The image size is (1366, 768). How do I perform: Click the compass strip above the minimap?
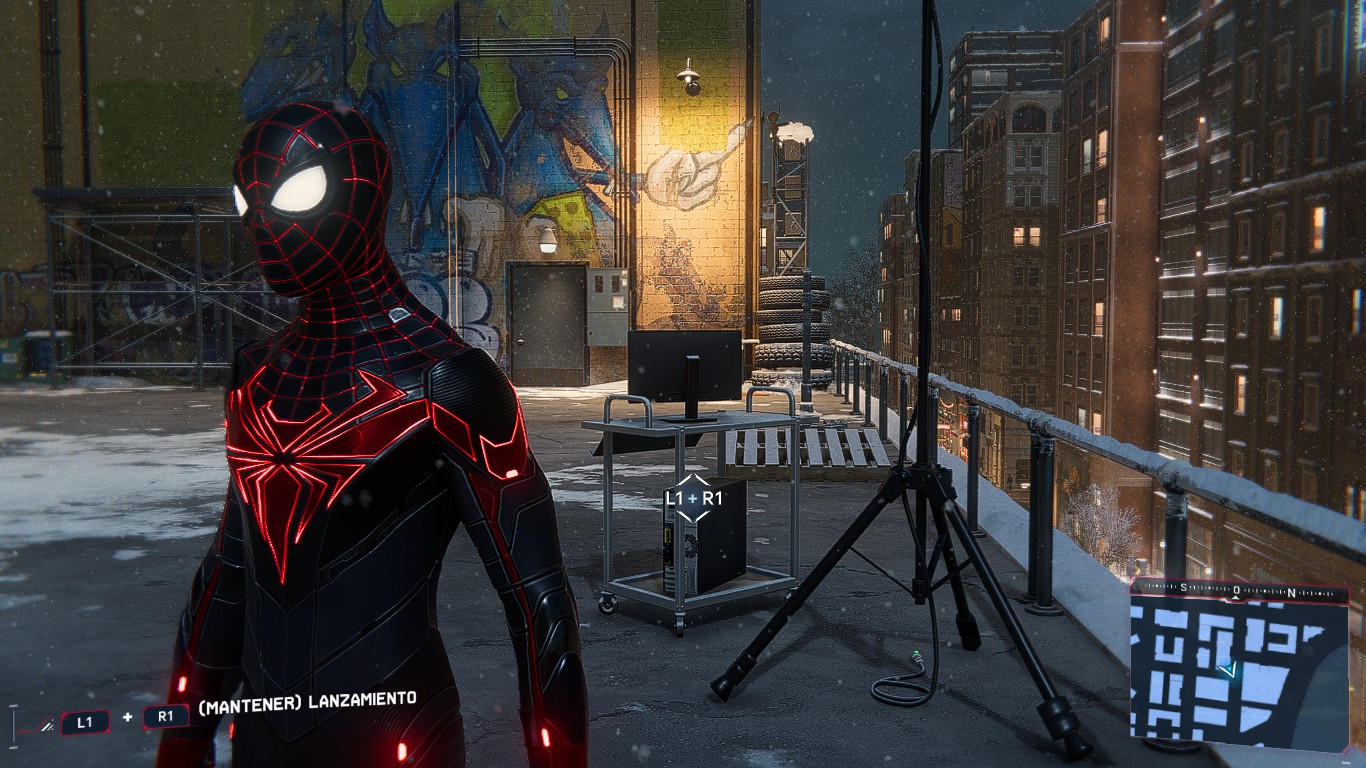1238,592
